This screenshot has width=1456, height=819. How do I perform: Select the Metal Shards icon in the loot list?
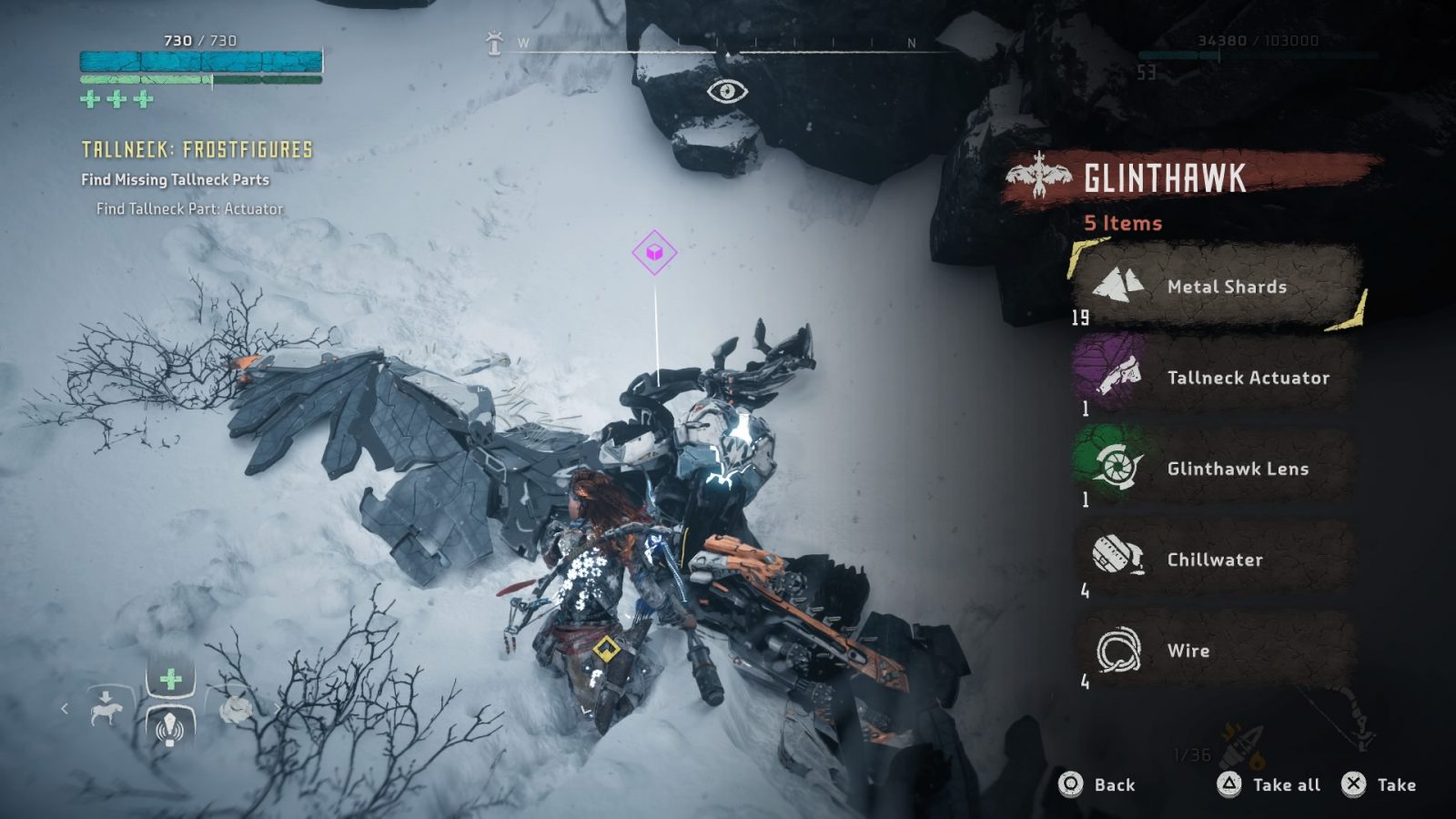pos(1117,286)
